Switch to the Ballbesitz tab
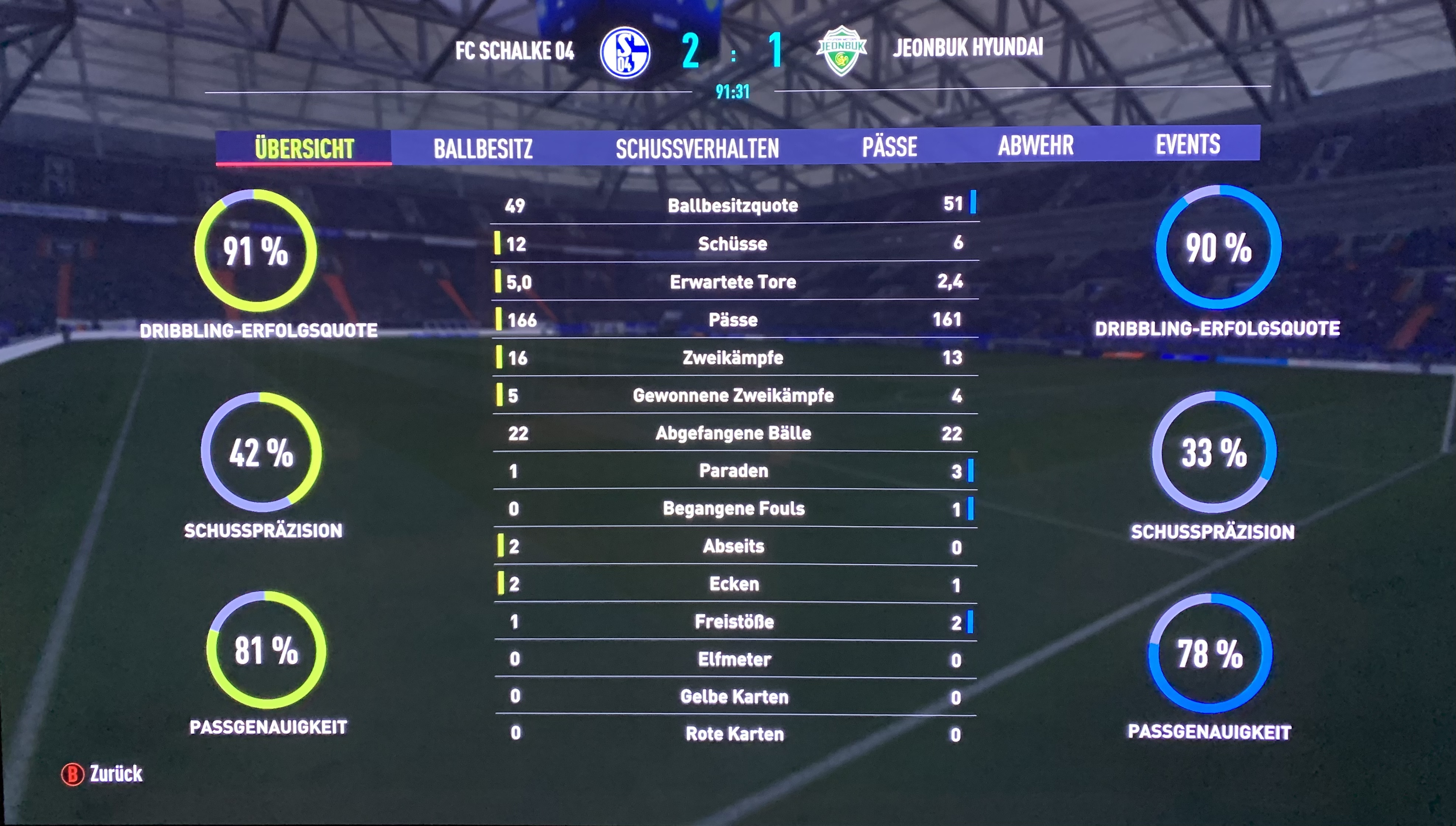This screenshot has height=826, width=1456. click(x=483, y=148)
